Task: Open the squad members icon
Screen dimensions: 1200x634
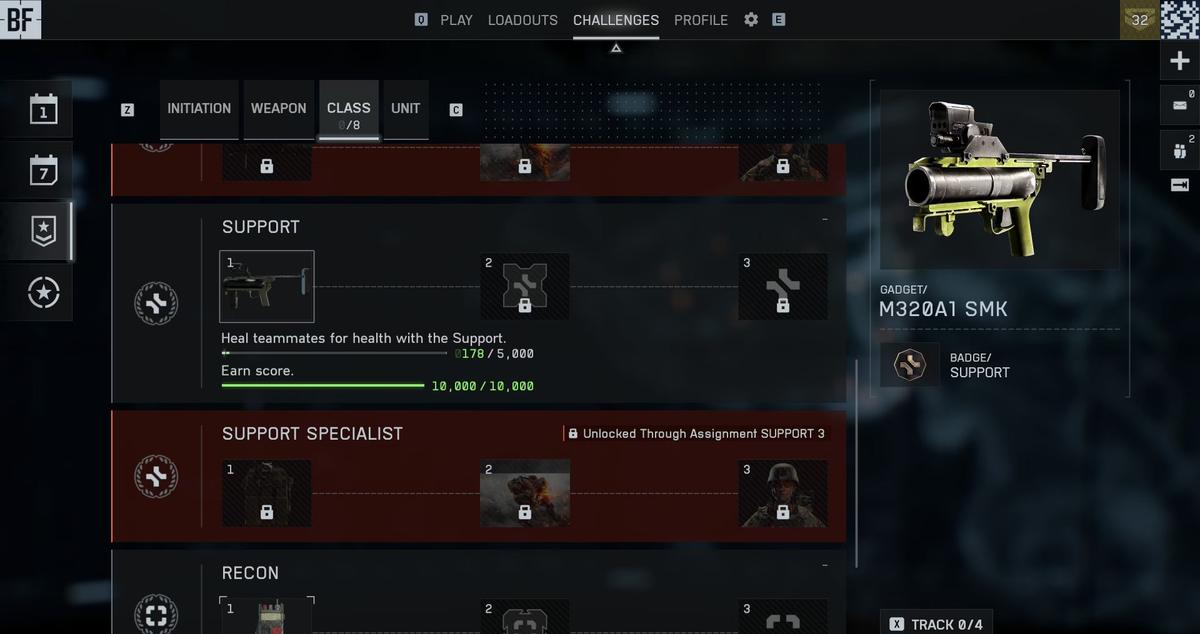Action: pos(1179,150)
